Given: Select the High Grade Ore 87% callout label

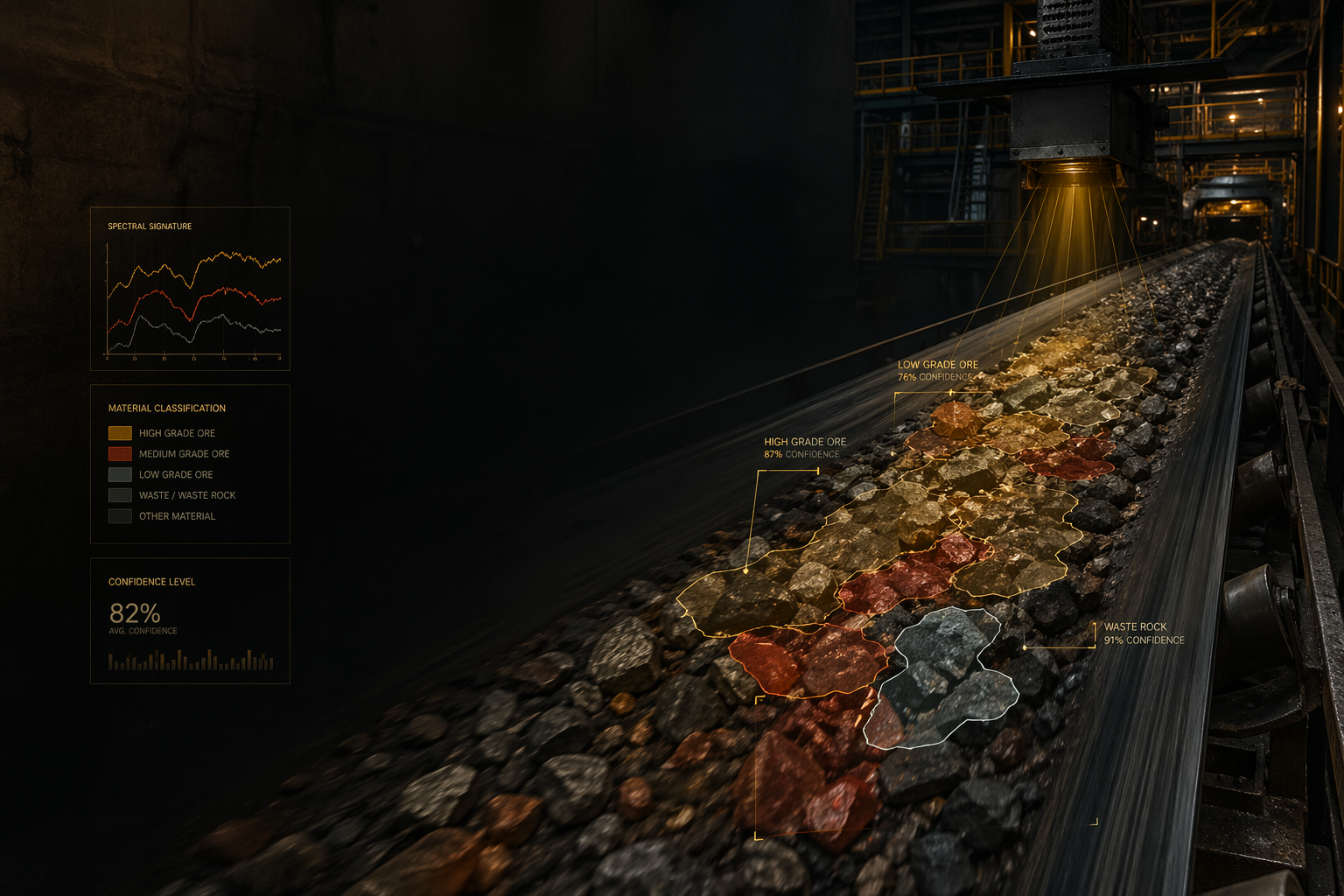Looking at the screenshot, I should [x=805, y=448].
